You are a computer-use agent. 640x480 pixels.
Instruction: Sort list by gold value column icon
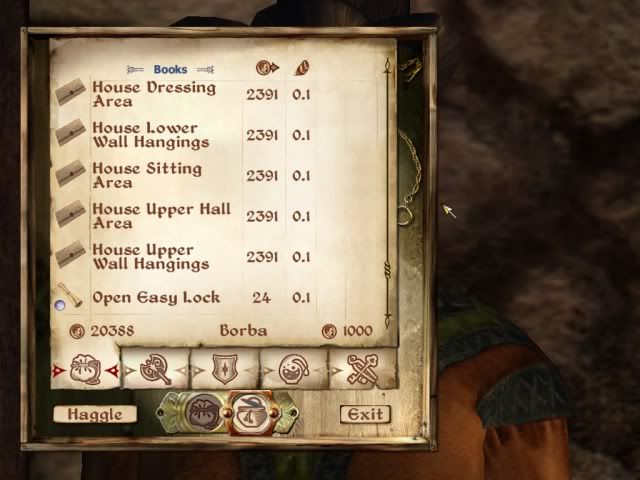(x=266, y=69)
